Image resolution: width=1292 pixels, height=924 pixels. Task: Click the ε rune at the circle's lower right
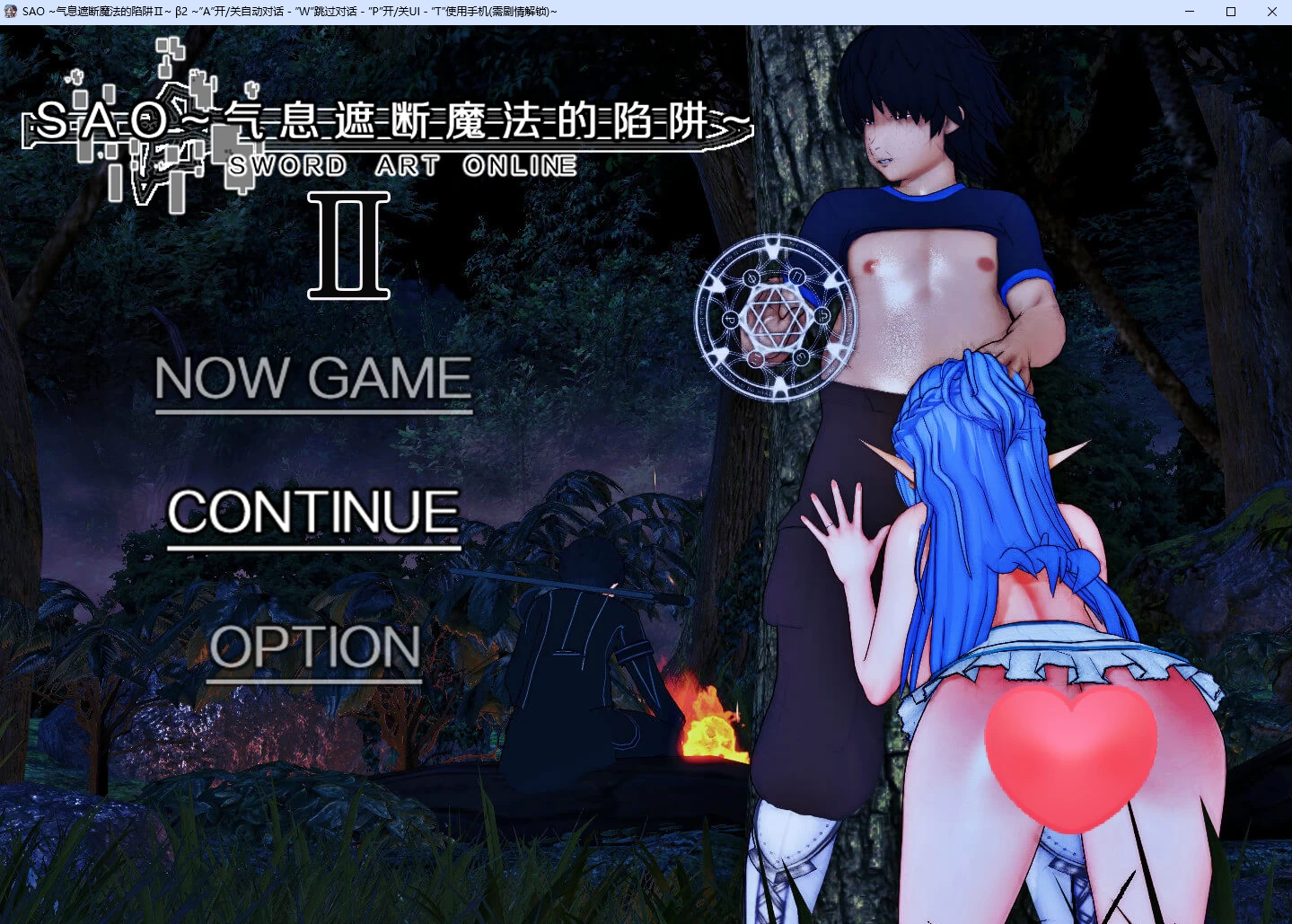(802, 356)
